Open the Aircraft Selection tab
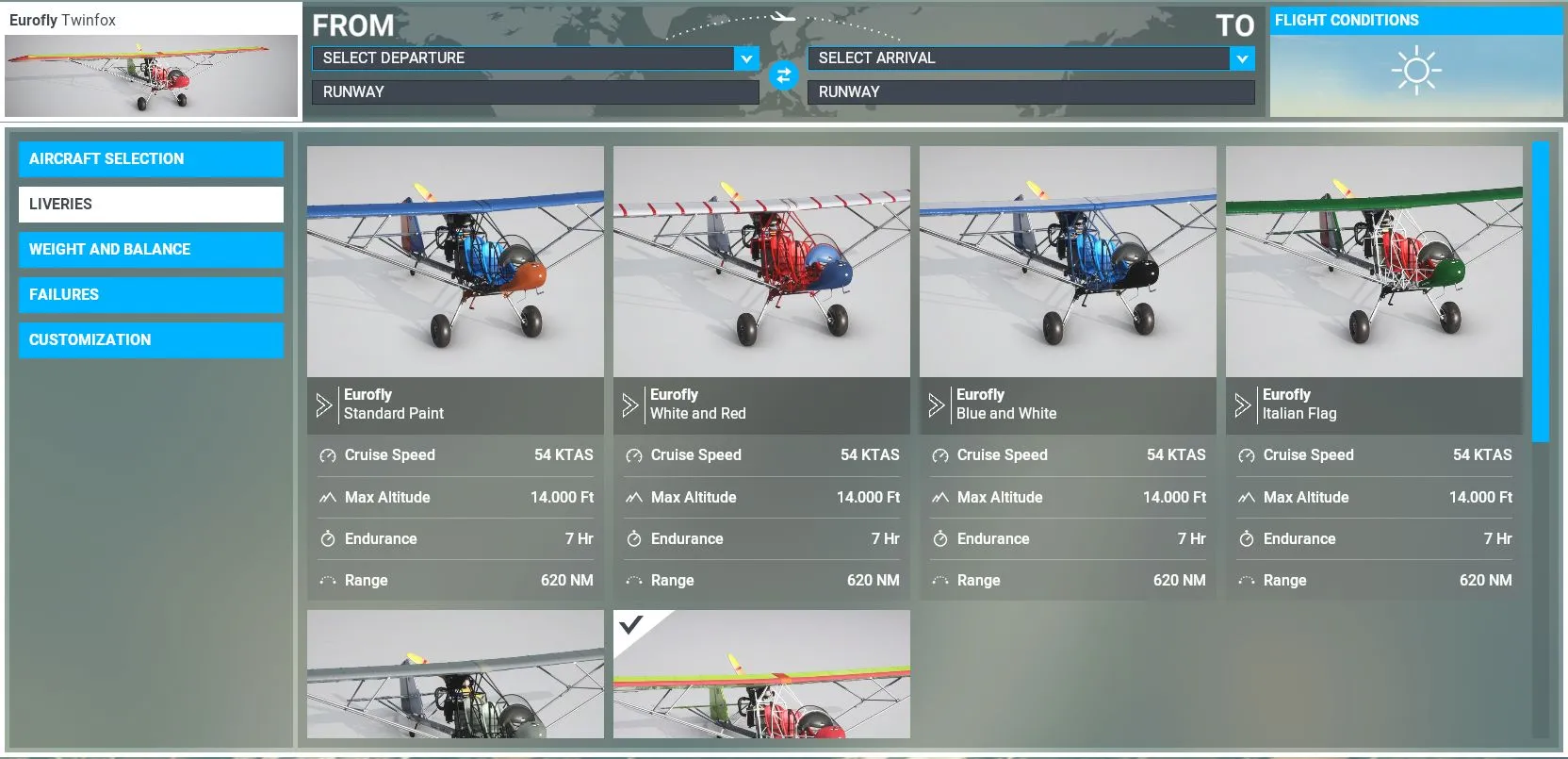This screenshot has height=759, width=1568. point(151,158)
